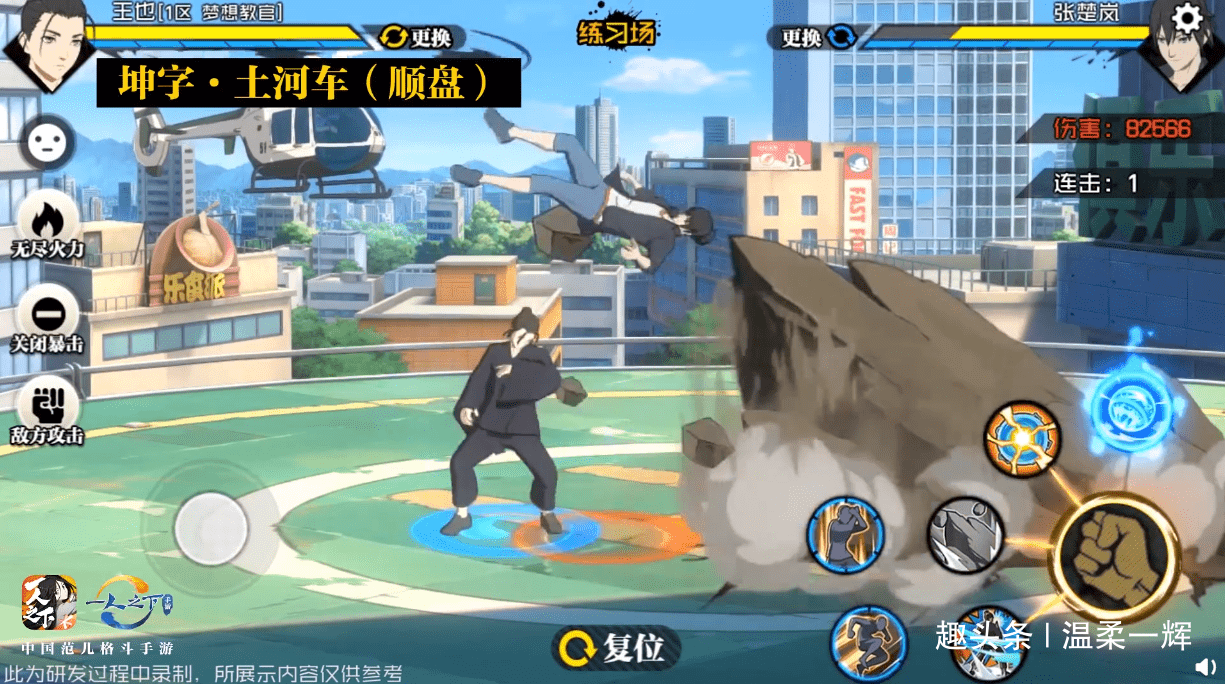
Task: Tap 更换 beside 张楚岚's health bar
Action: (x=818, y=38)
